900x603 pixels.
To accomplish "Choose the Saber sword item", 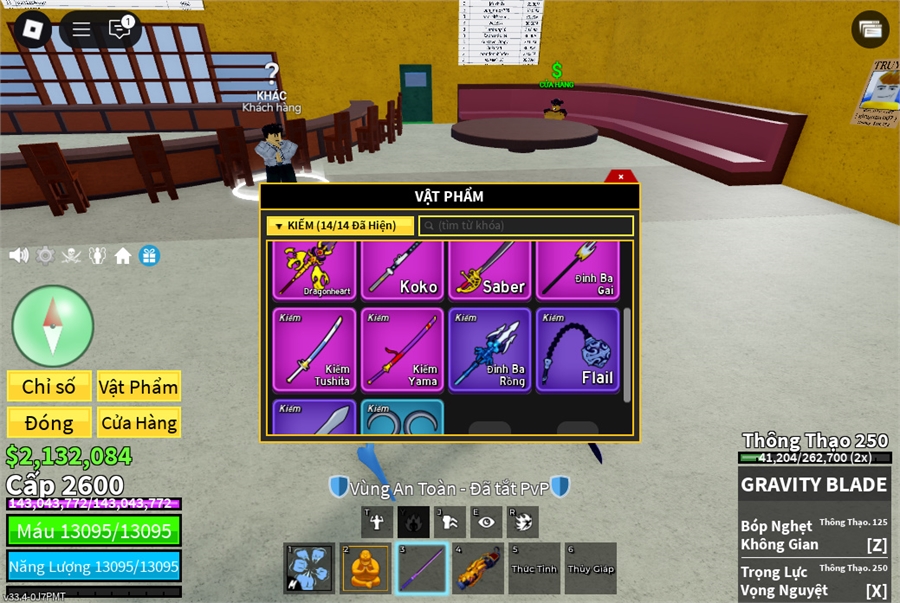I will 490,270.
